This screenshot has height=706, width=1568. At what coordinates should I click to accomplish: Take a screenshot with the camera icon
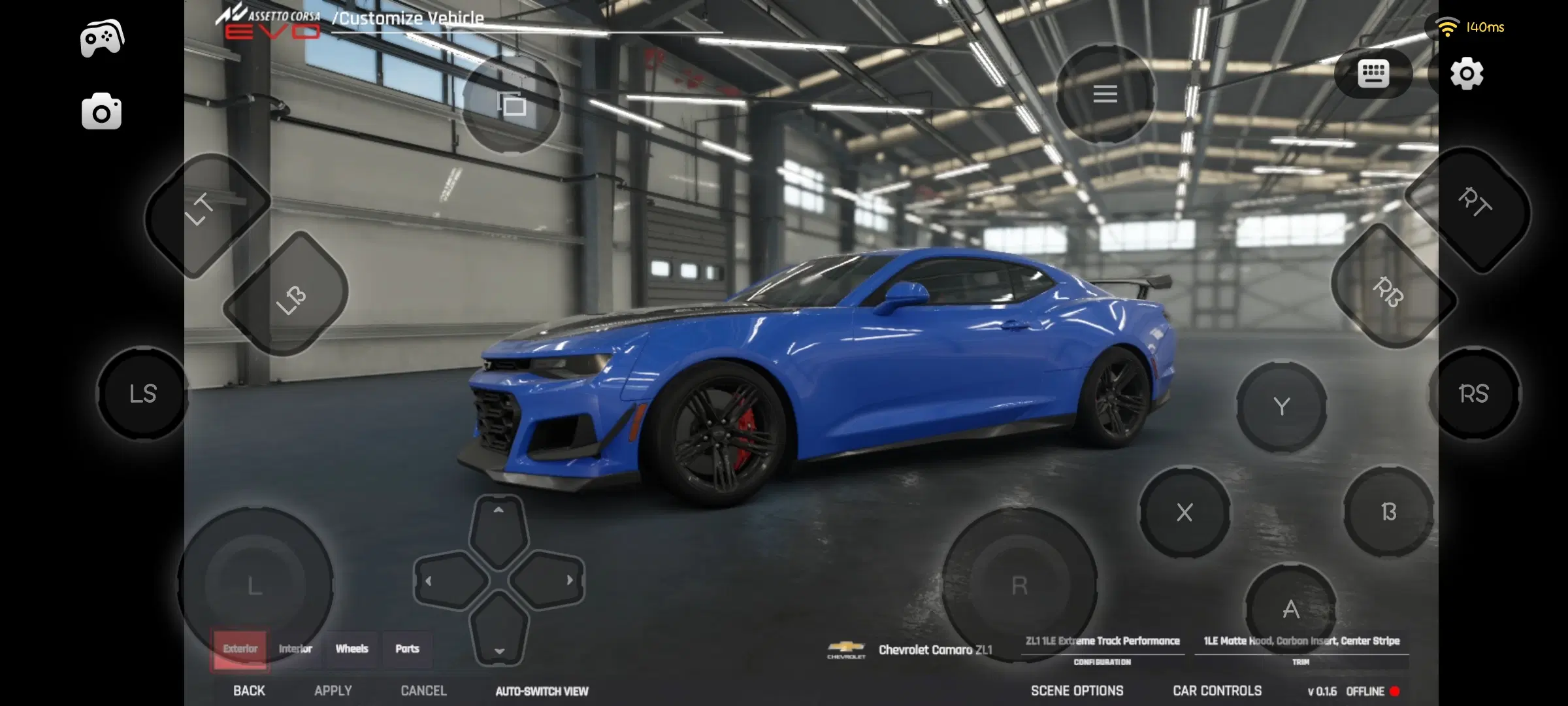pos(103,111)
